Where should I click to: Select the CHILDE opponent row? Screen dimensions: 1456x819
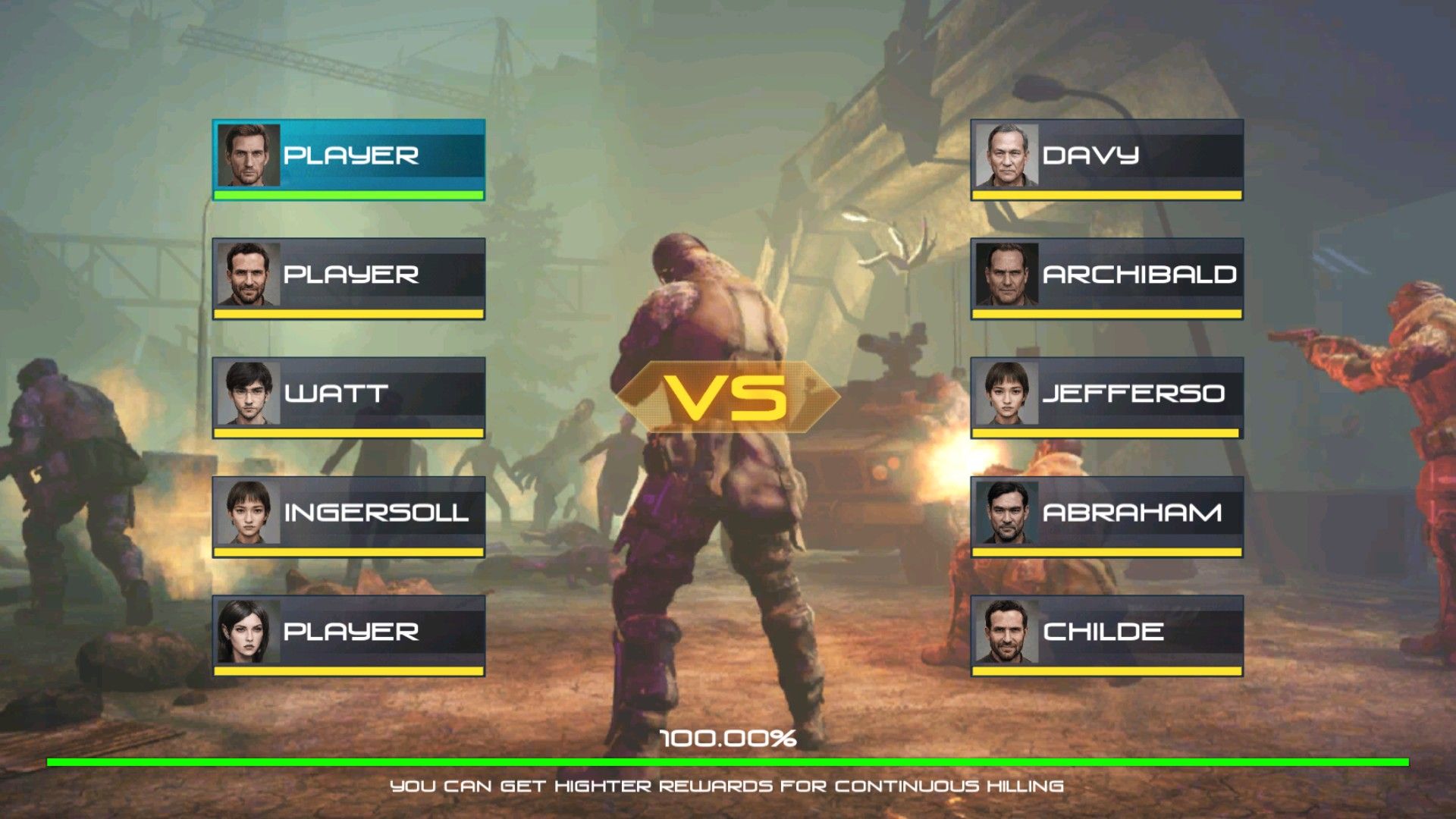tap(1107, 634)
